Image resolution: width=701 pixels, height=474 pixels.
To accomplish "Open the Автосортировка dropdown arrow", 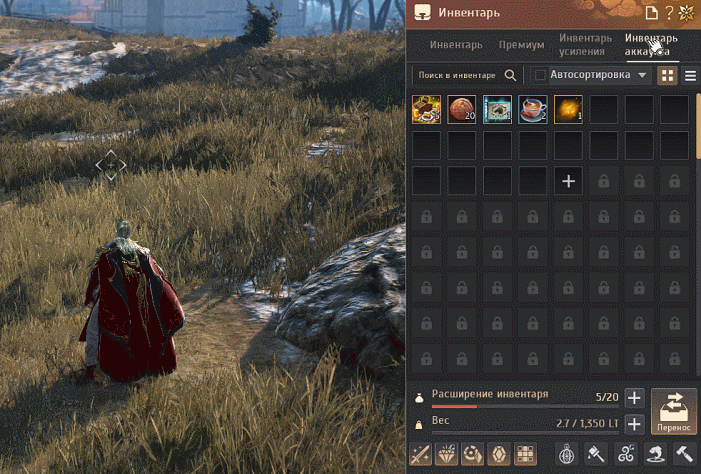I will coord(643,75).
